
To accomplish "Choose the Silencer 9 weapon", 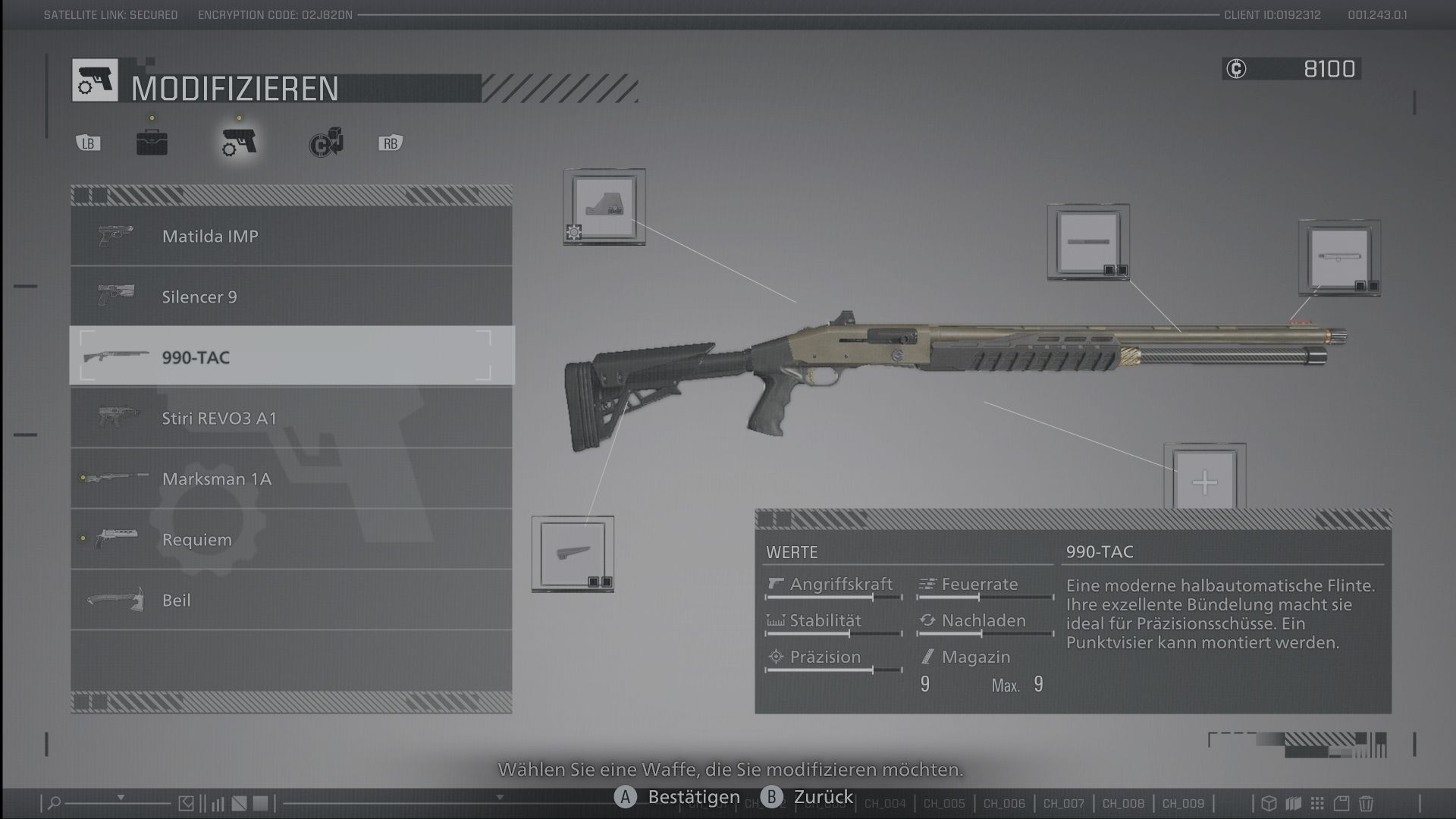I will coord(291,297).
